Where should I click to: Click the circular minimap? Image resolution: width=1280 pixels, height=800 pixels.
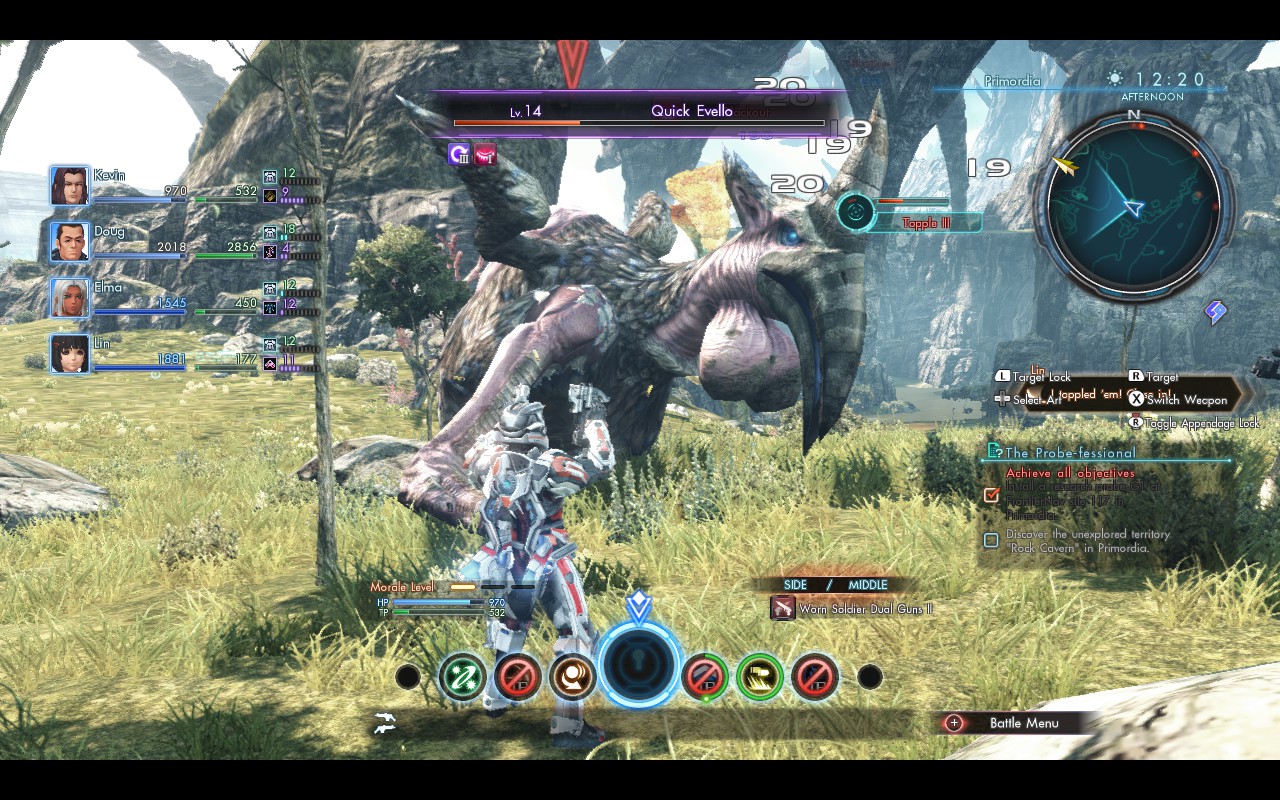coord(1133,206)
